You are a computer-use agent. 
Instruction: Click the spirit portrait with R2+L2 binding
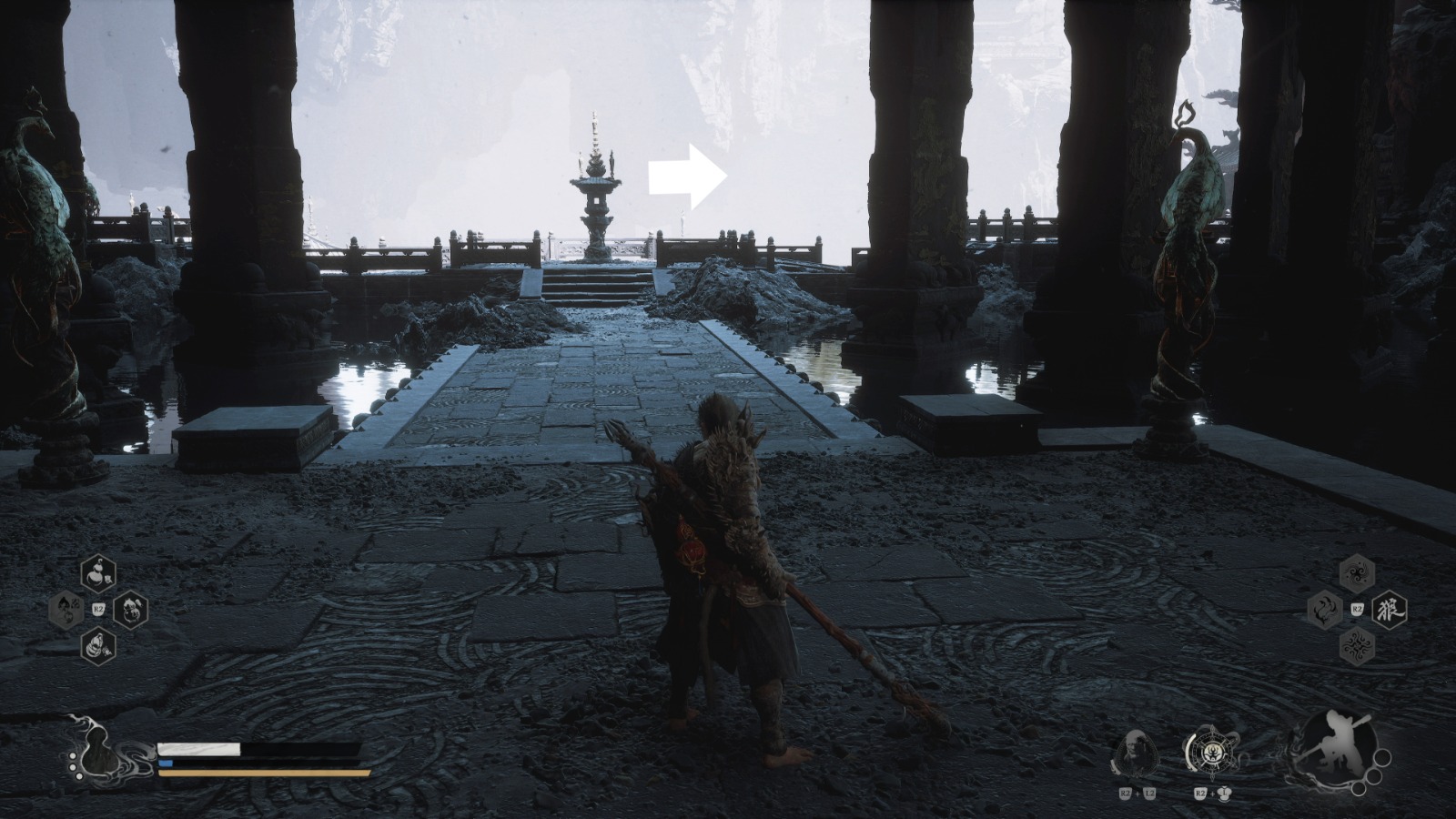point(1136,752)
